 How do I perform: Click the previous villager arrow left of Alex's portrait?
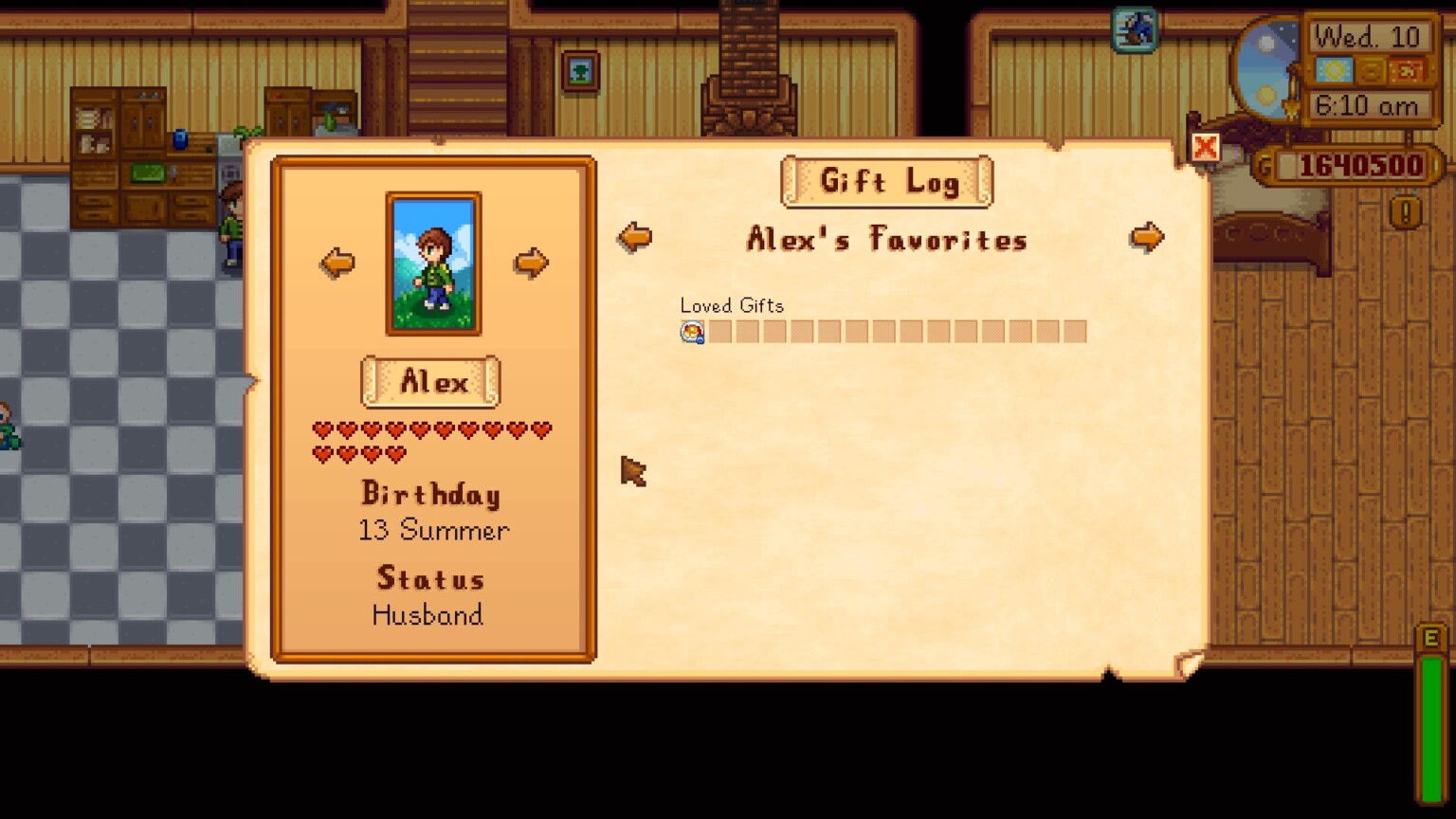pos(337,263)
